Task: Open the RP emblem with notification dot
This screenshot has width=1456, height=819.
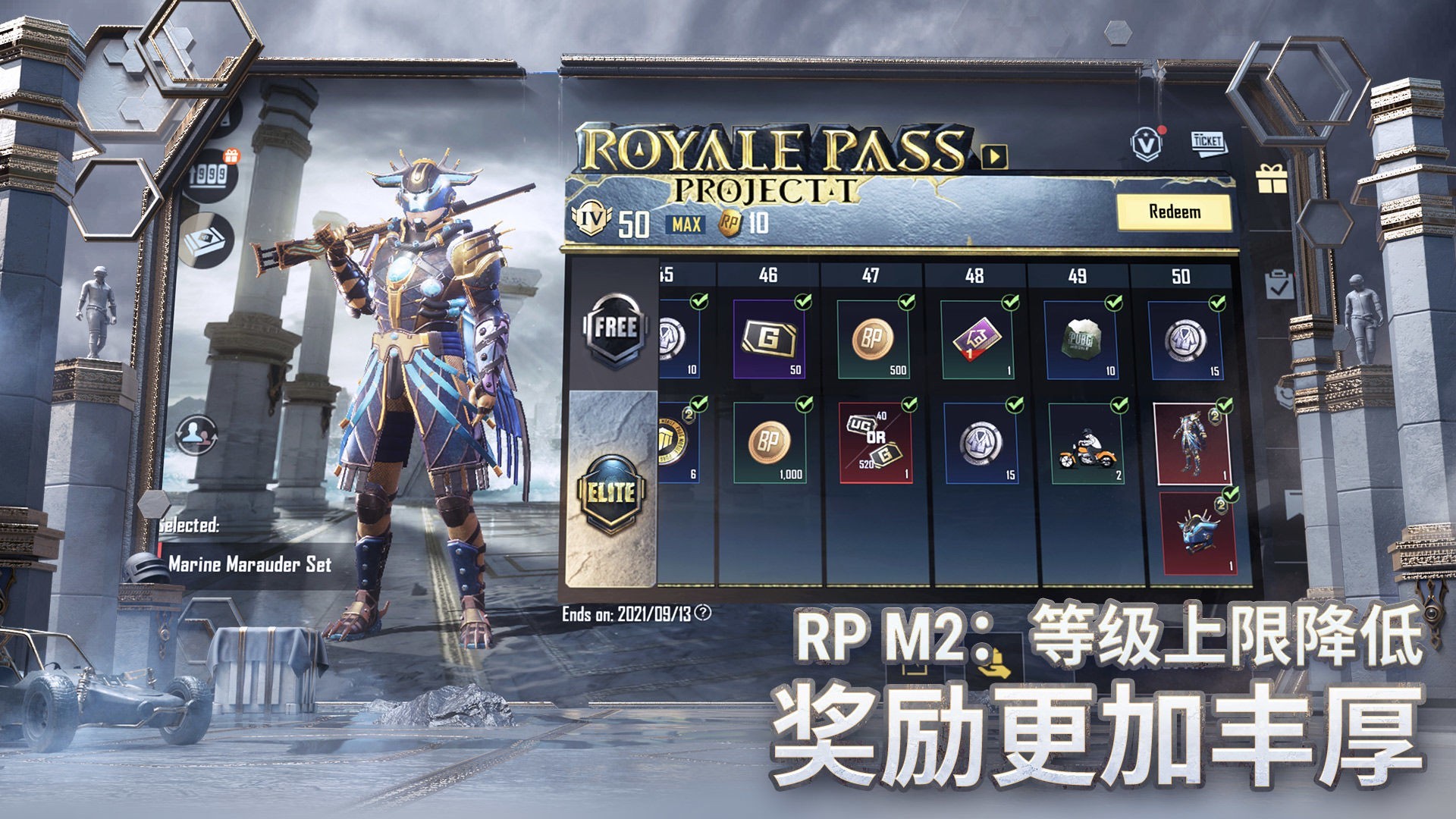Action: (1146, 143)
